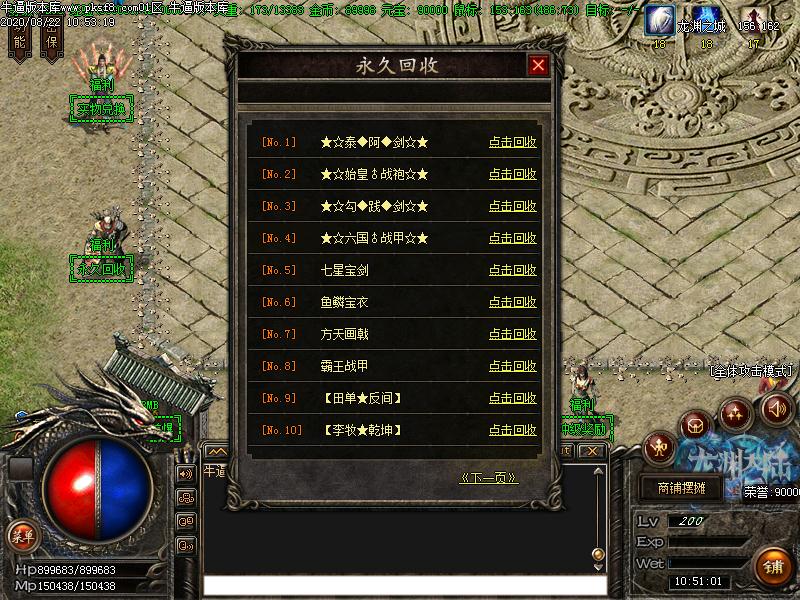Toggle the chat speaker channel button
The width and height of the screenshot is (800, 600).
click(186, 473)
